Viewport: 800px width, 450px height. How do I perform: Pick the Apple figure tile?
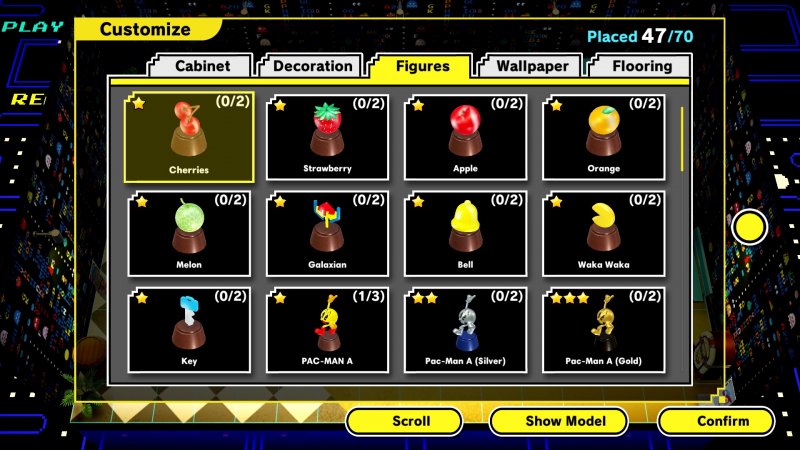[465, 137]
